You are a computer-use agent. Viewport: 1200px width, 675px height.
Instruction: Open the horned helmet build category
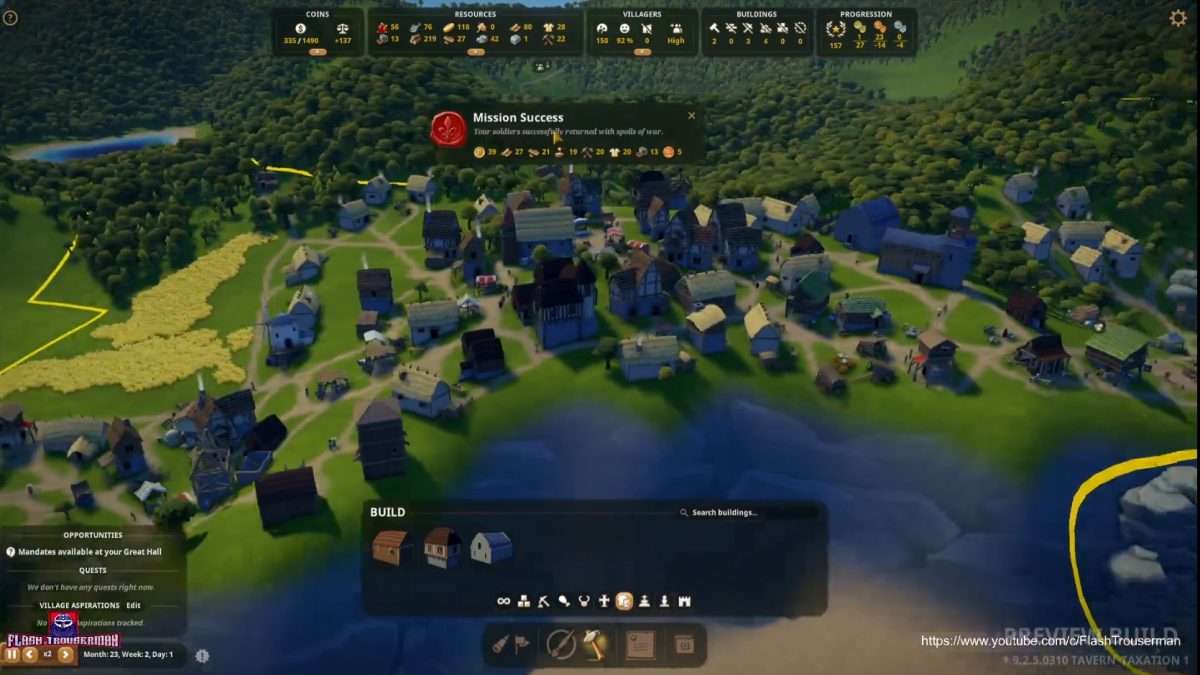[584, 601]
